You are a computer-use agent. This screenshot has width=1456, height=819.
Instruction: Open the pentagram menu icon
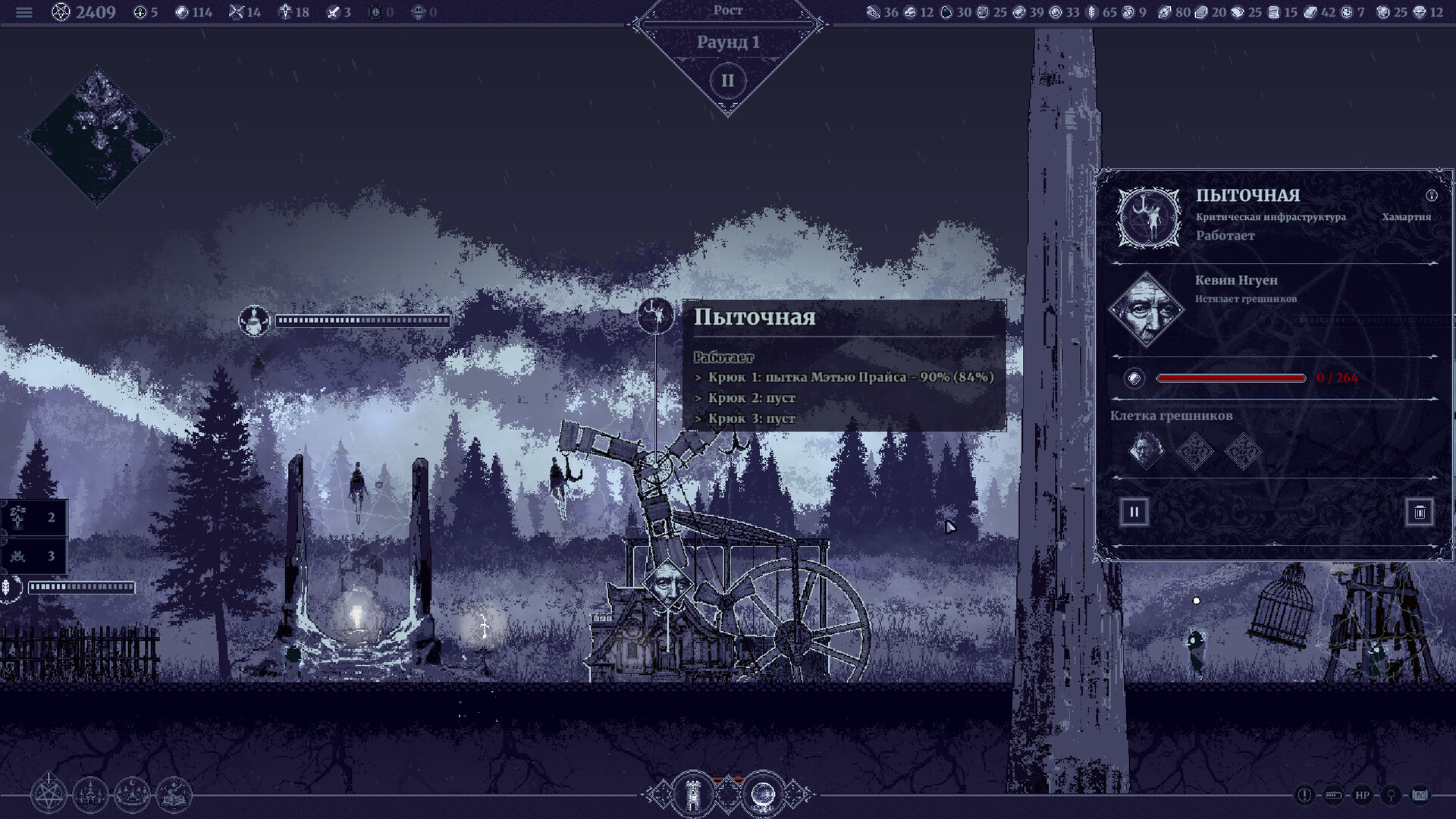(x=49, y=795)
